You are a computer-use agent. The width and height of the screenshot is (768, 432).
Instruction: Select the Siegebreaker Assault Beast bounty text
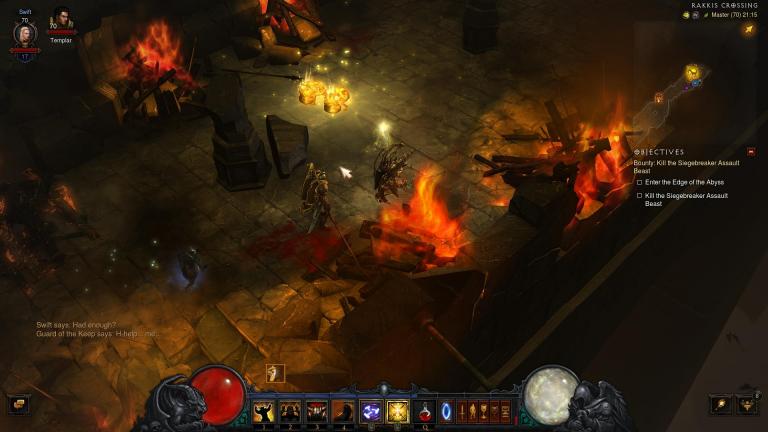(x=680, y=166)
